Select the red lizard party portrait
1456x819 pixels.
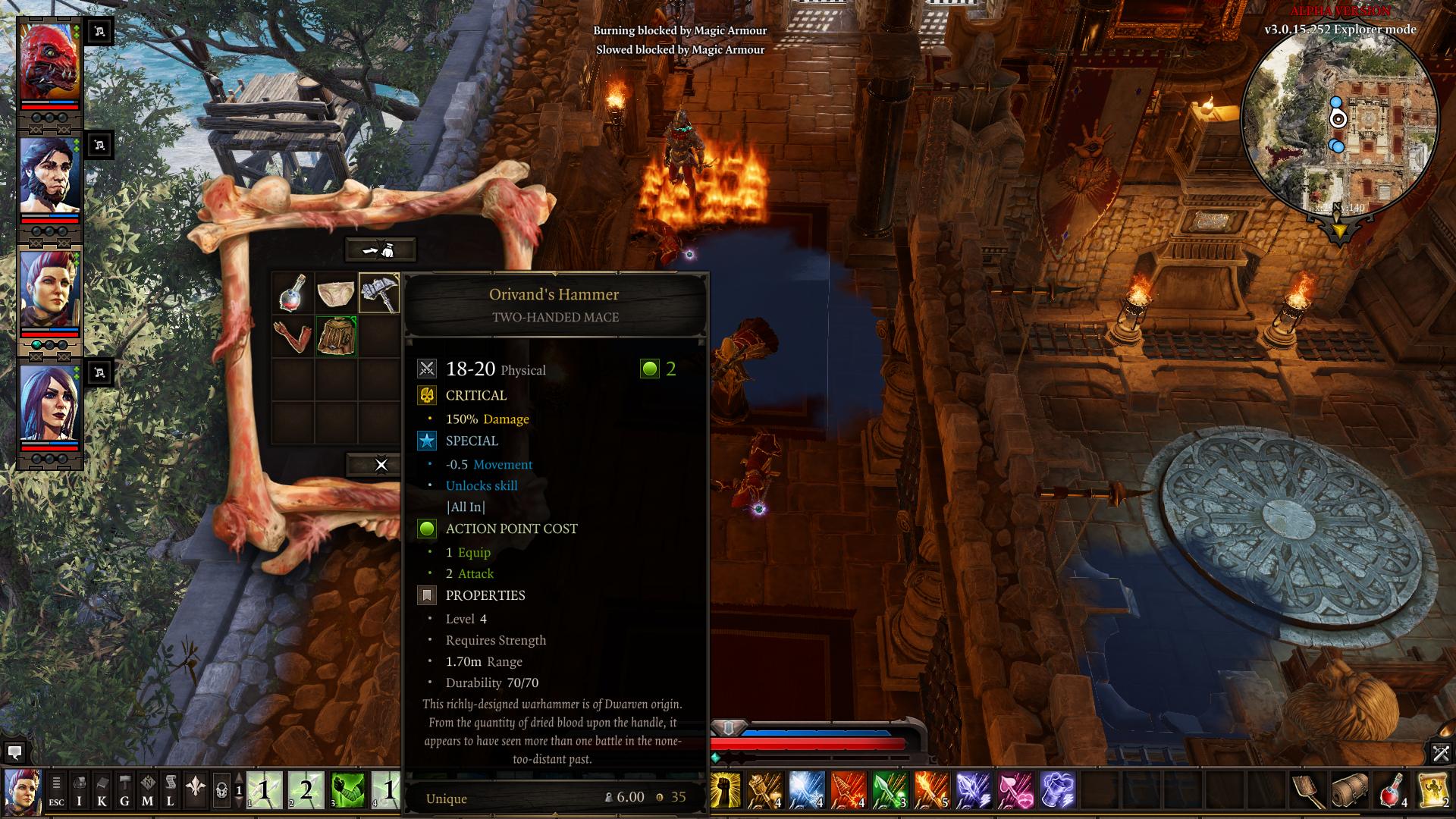[x=49, y=63]
